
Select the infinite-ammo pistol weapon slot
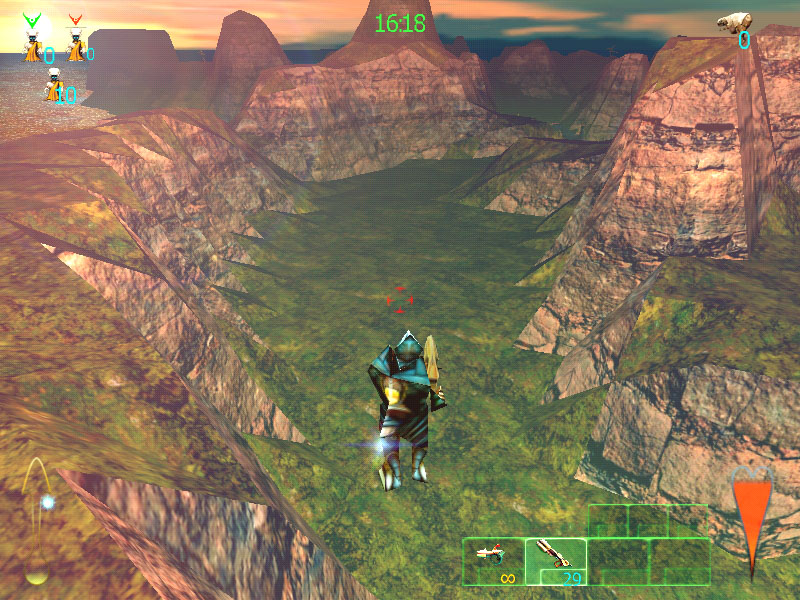pyautogui.click(x=493, y=560)
